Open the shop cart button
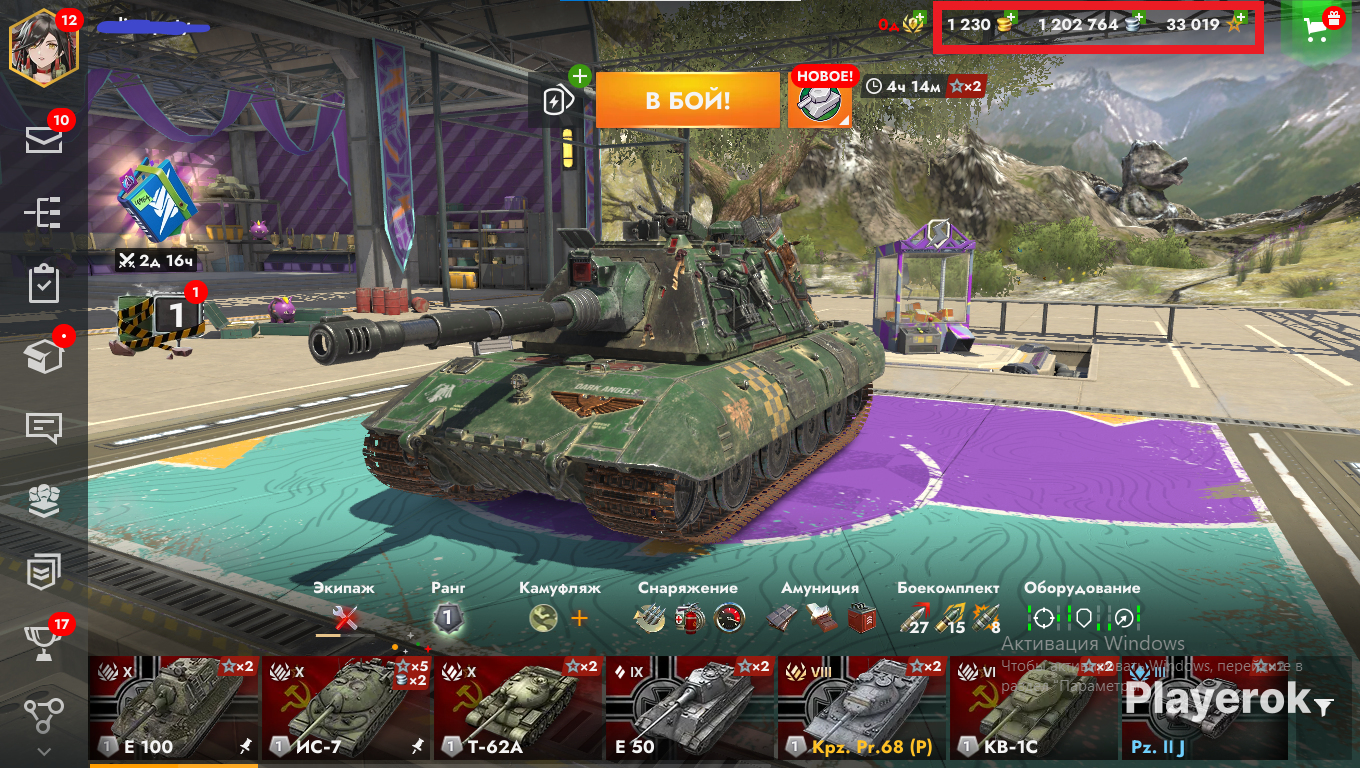This screenshot has width=1360, height=768. click(1322, 29)
